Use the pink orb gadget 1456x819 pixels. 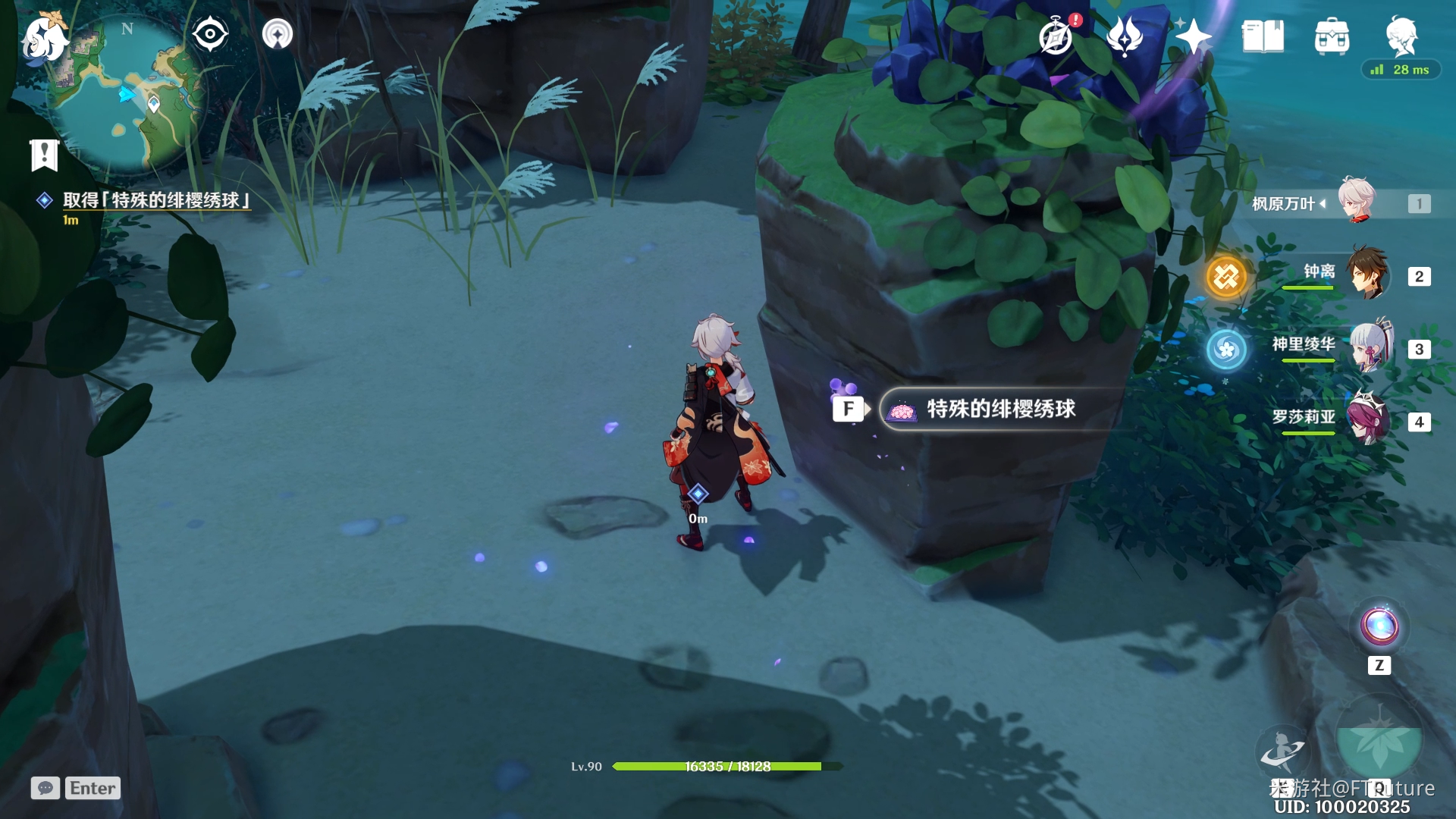(x=1379, y=627)
